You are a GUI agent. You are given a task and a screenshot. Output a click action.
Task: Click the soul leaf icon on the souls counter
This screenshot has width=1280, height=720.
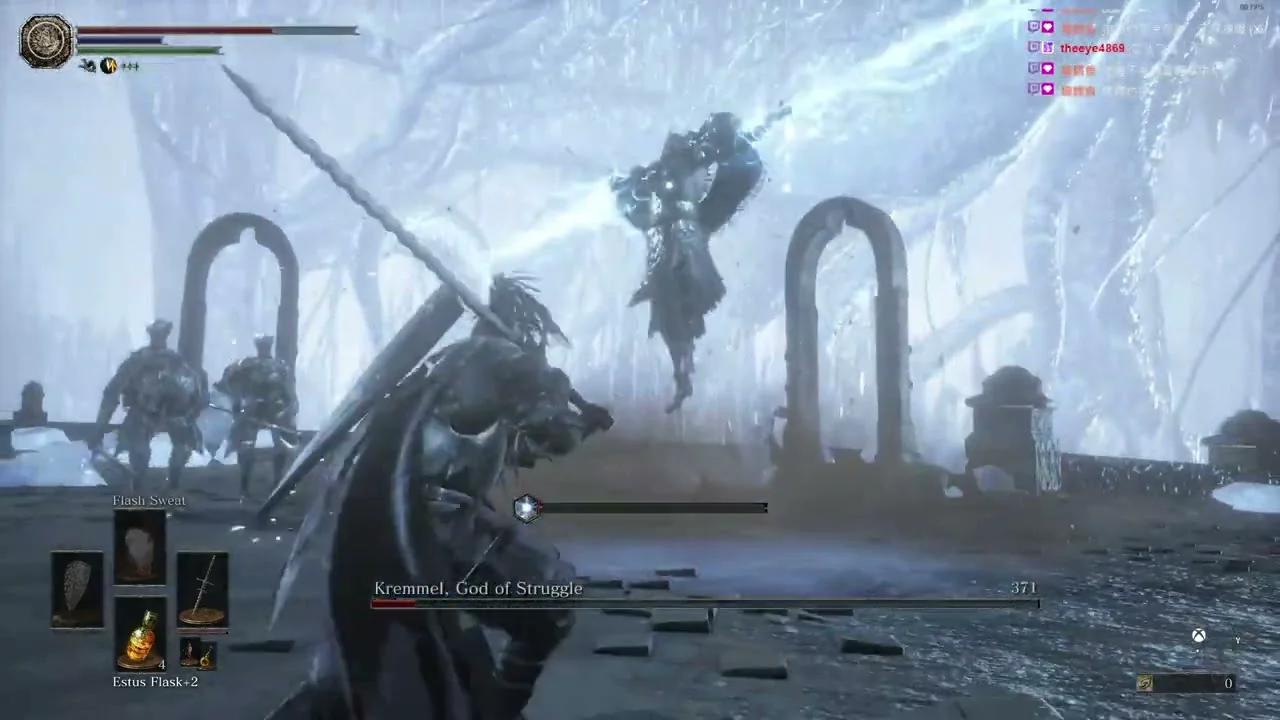pyautogui.click(x=1144, y=682)
